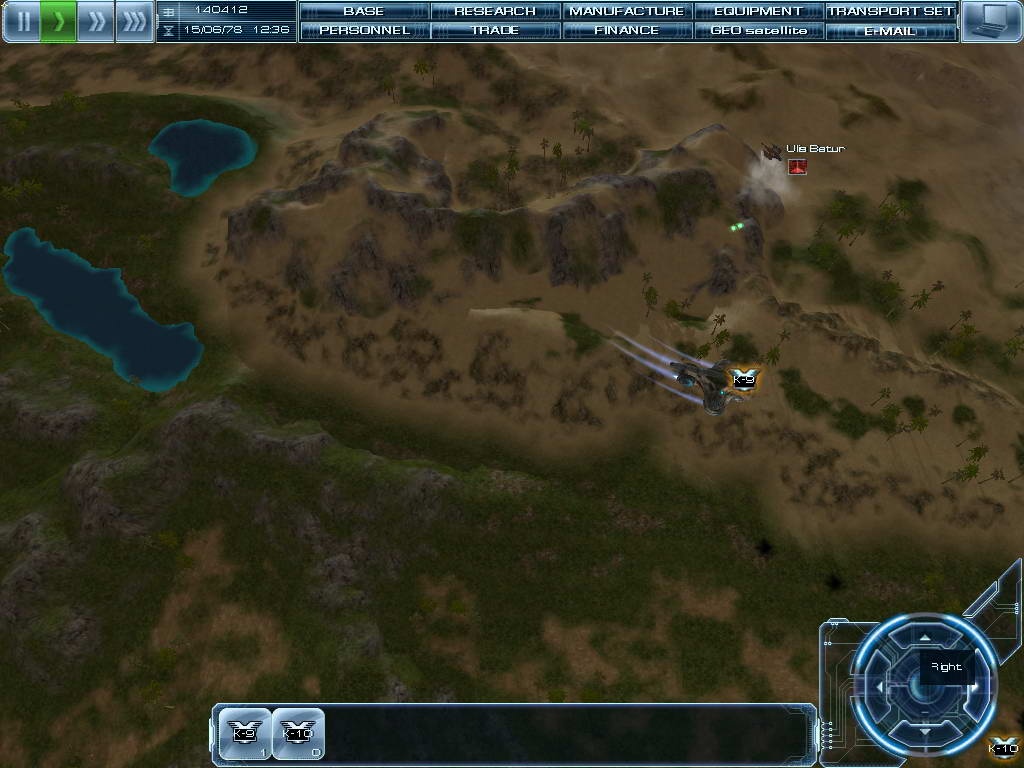1024x768 pixels.
Task: View the FINANCE screen
Action: (627, 30)
